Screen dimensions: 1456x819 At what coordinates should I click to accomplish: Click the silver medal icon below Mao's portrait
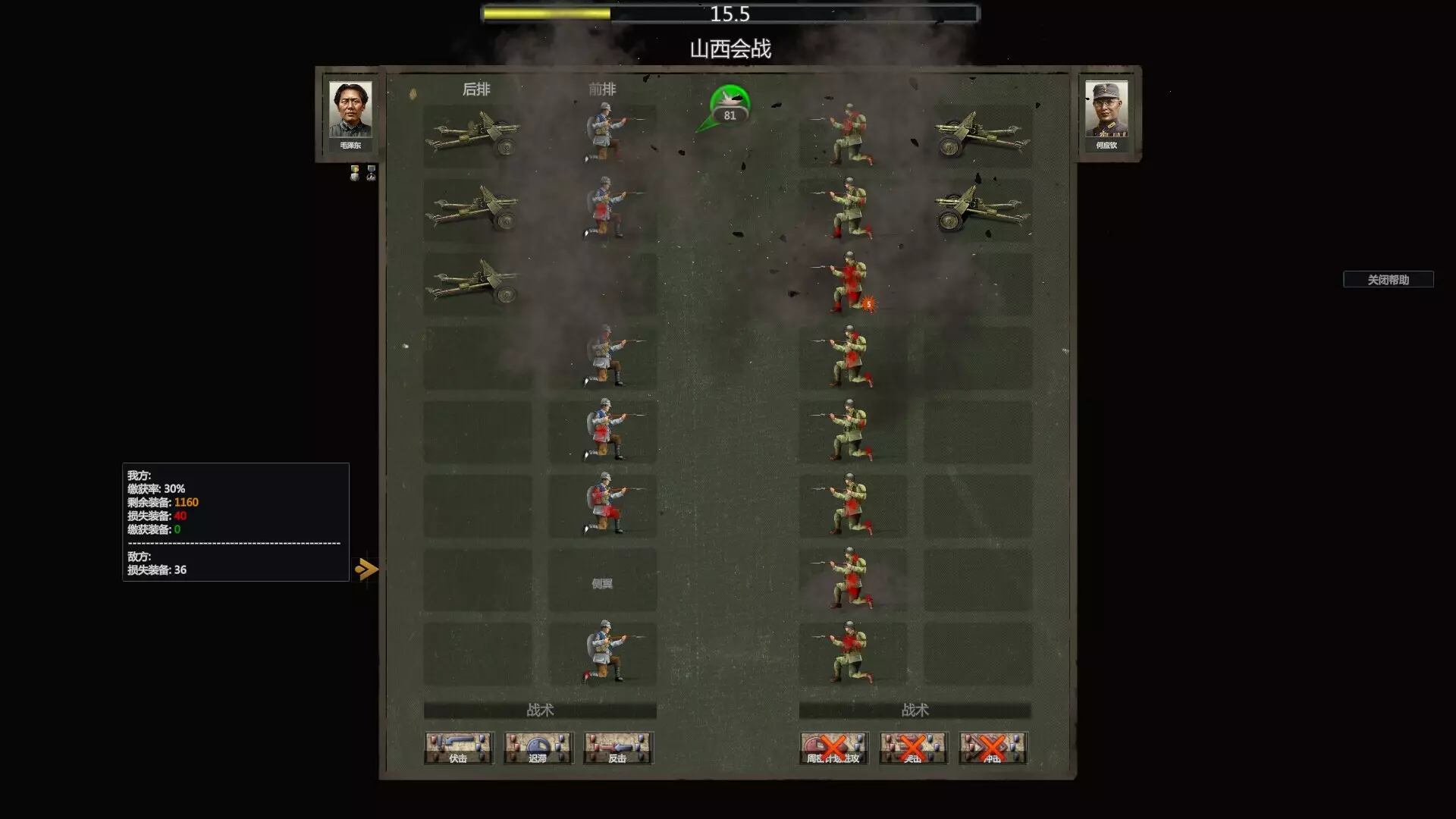pos(369,174)
